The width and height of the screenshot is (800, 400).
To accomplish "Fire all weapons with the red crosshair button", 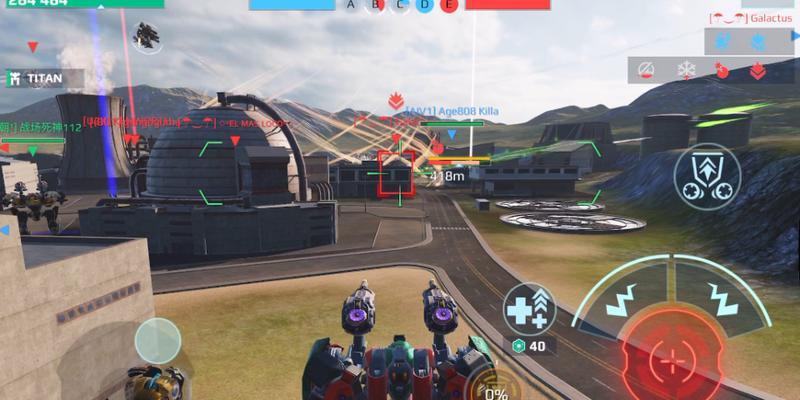I will pyautogui.click(x=674, y=357).
